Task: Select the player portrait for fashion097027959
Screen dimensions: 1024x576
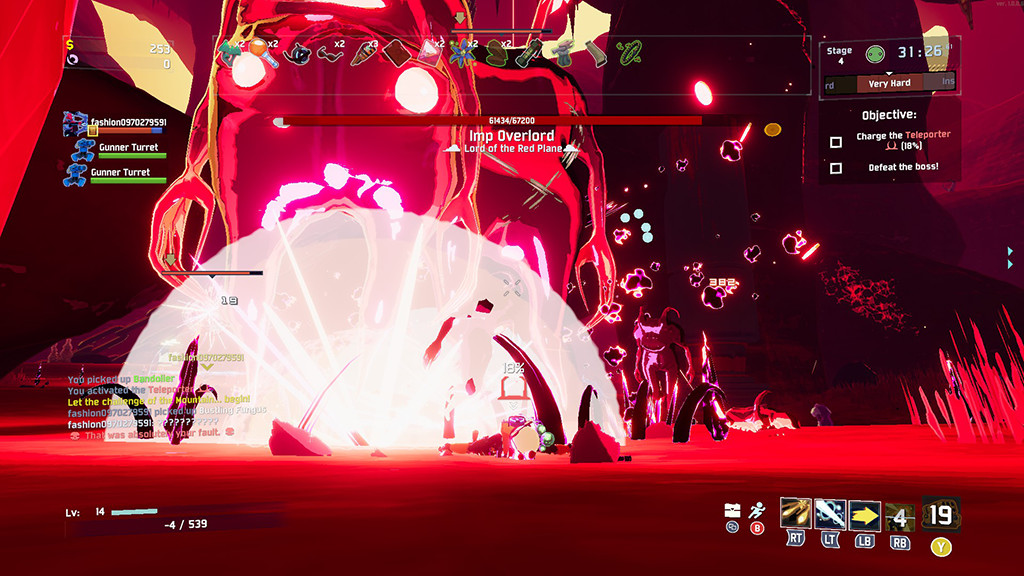Action: pos(77,123)
